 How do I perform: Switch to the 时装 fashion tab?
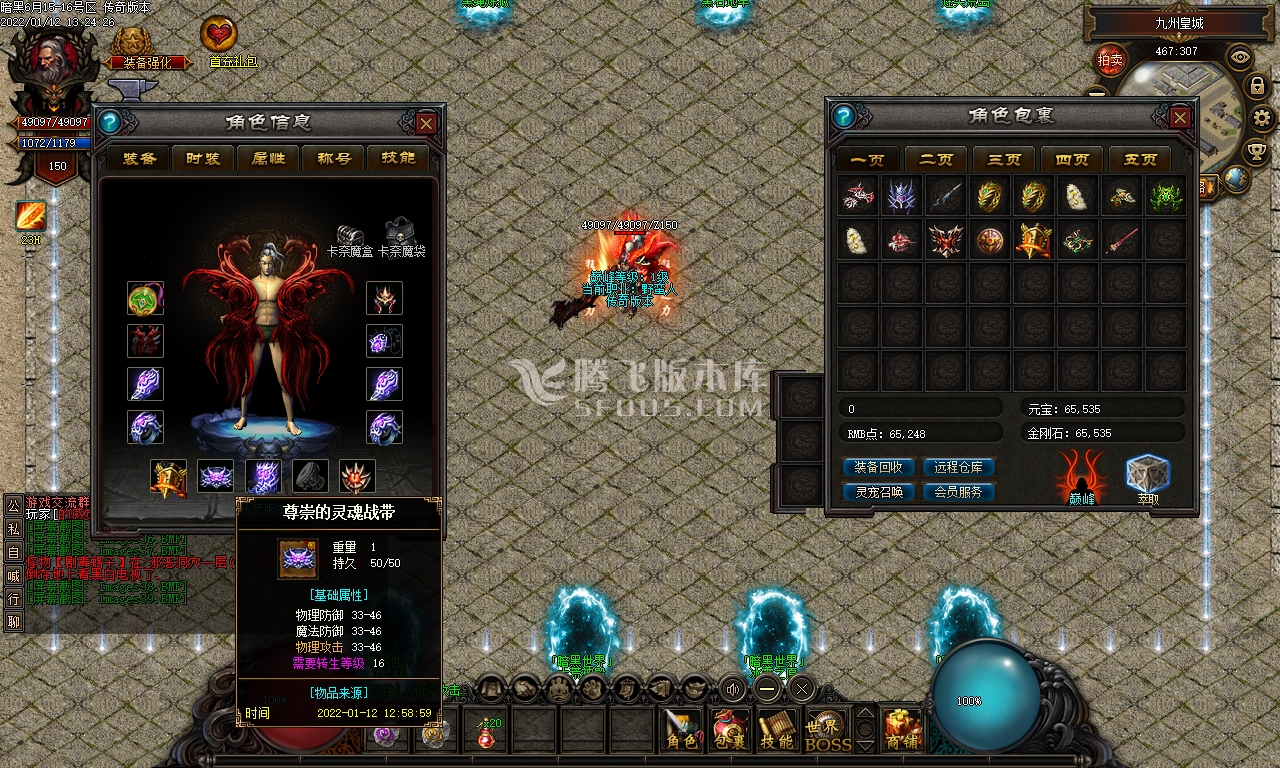(204, 158)
